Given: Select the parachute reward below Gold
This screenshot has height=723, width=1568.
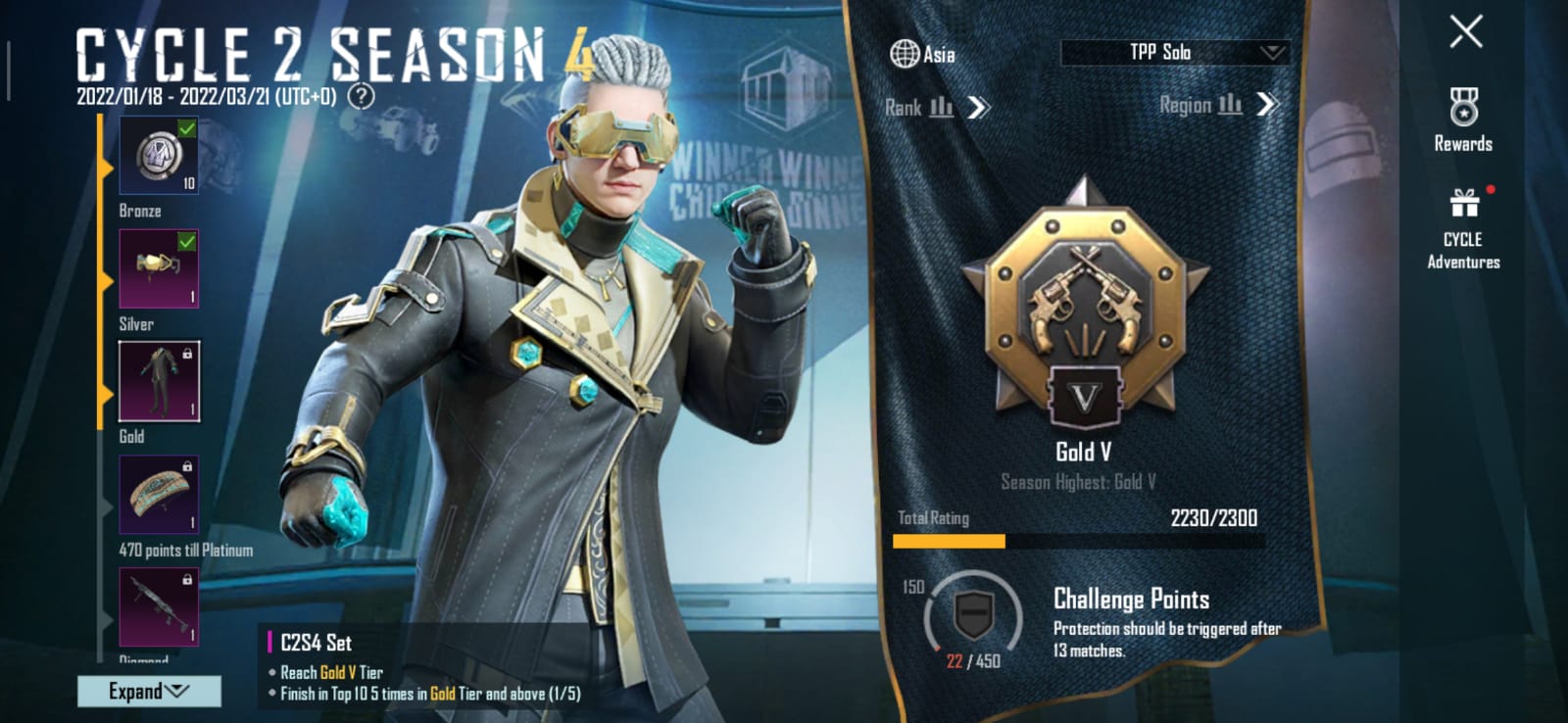Looking at the screenshot, I should 159,495.
